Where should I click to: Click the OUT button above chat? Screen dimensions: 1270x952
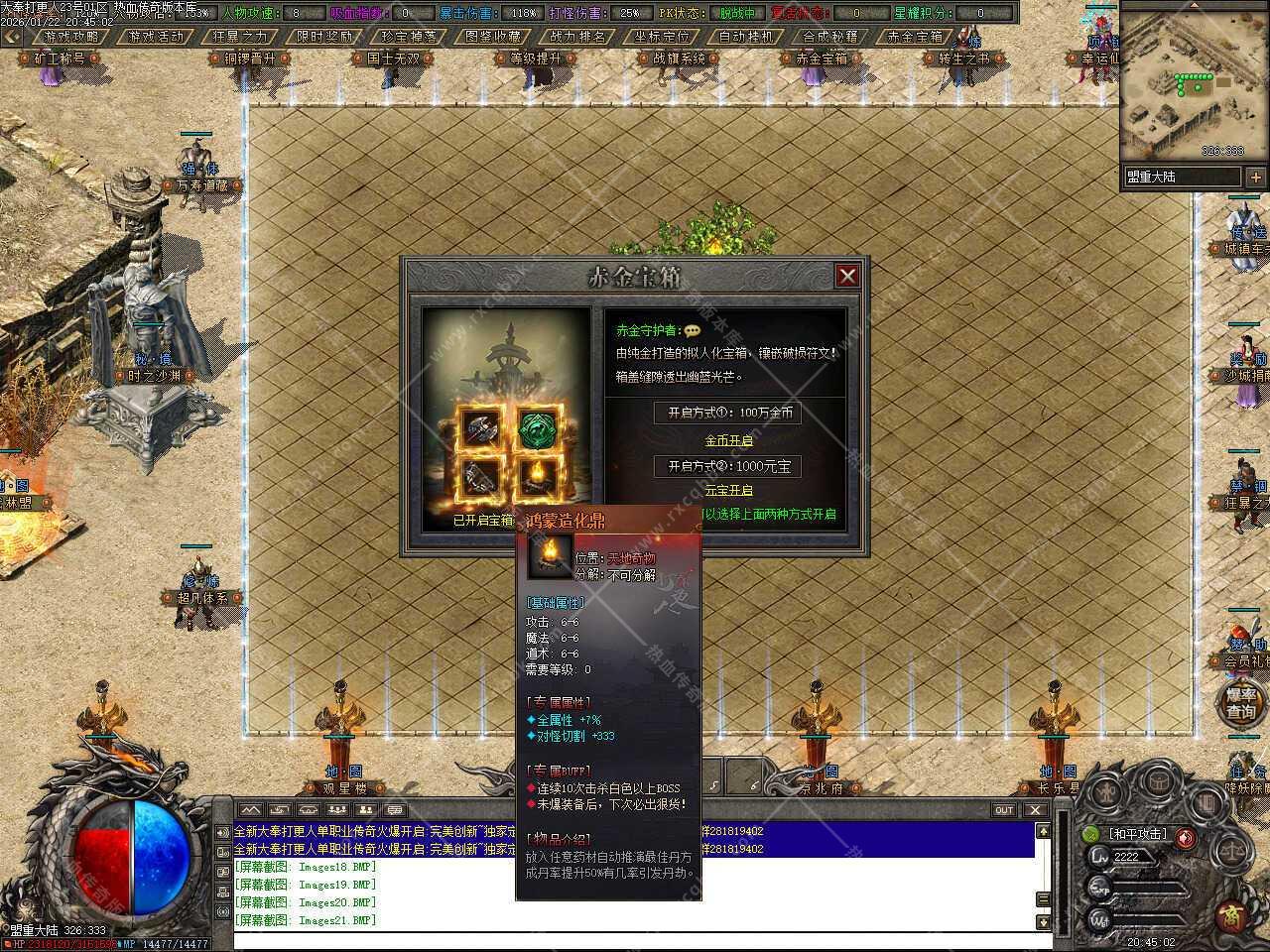pos(1004,810)
